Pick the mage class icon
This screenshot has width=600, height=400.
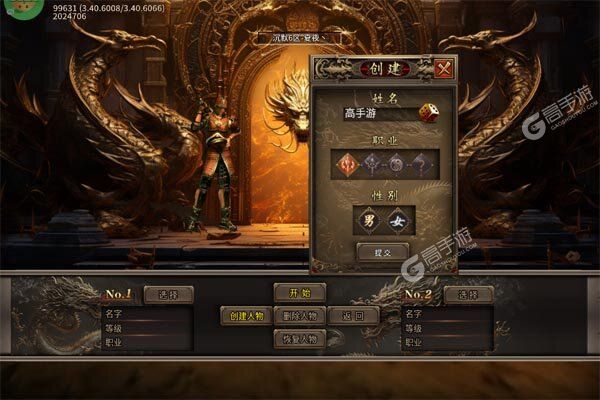(x=375, y=164)
